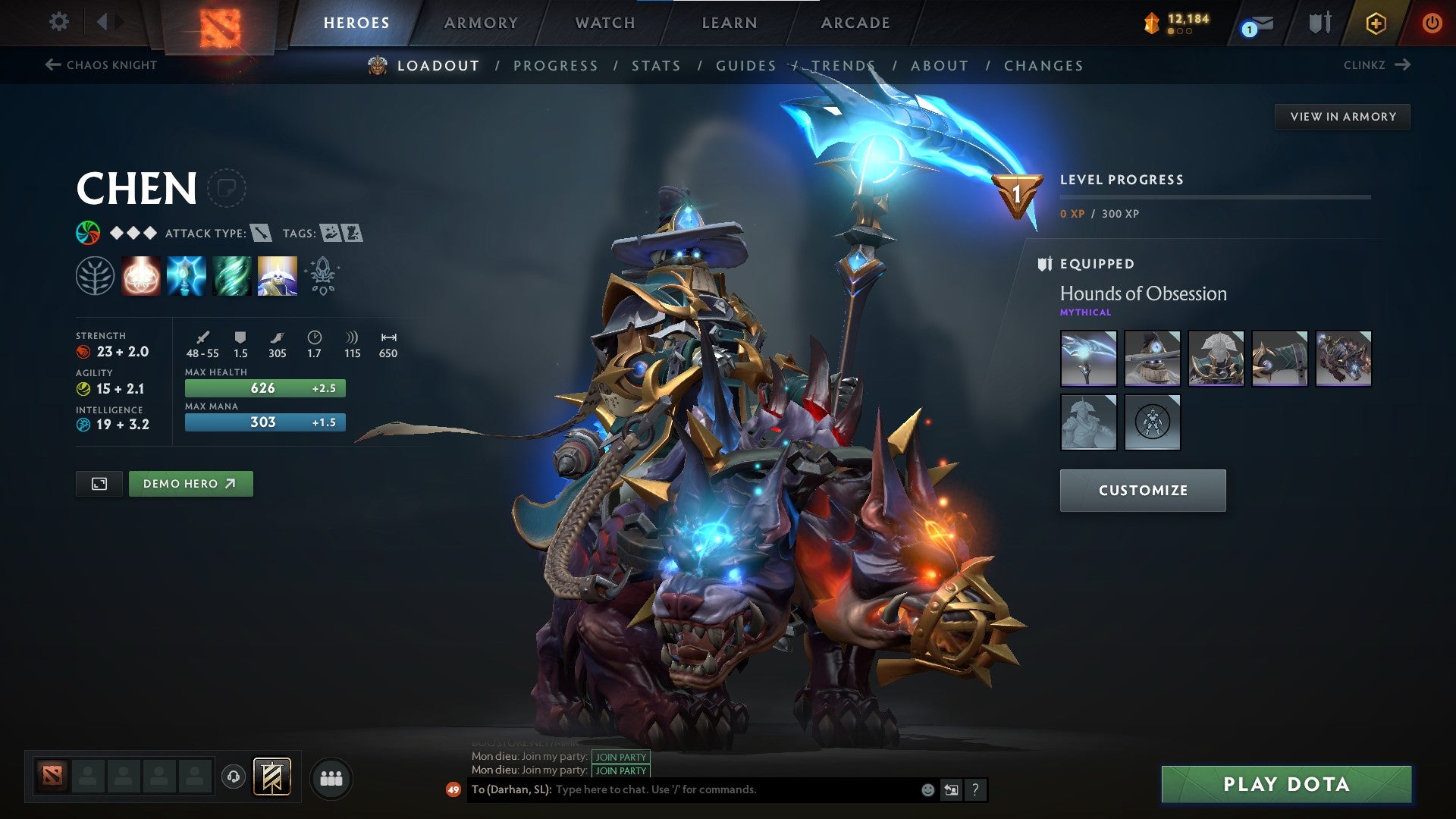This screenshot has height=819, width=1456.
Task: Toggle chat help with the question mark
Action: click(x=975, y=789)
